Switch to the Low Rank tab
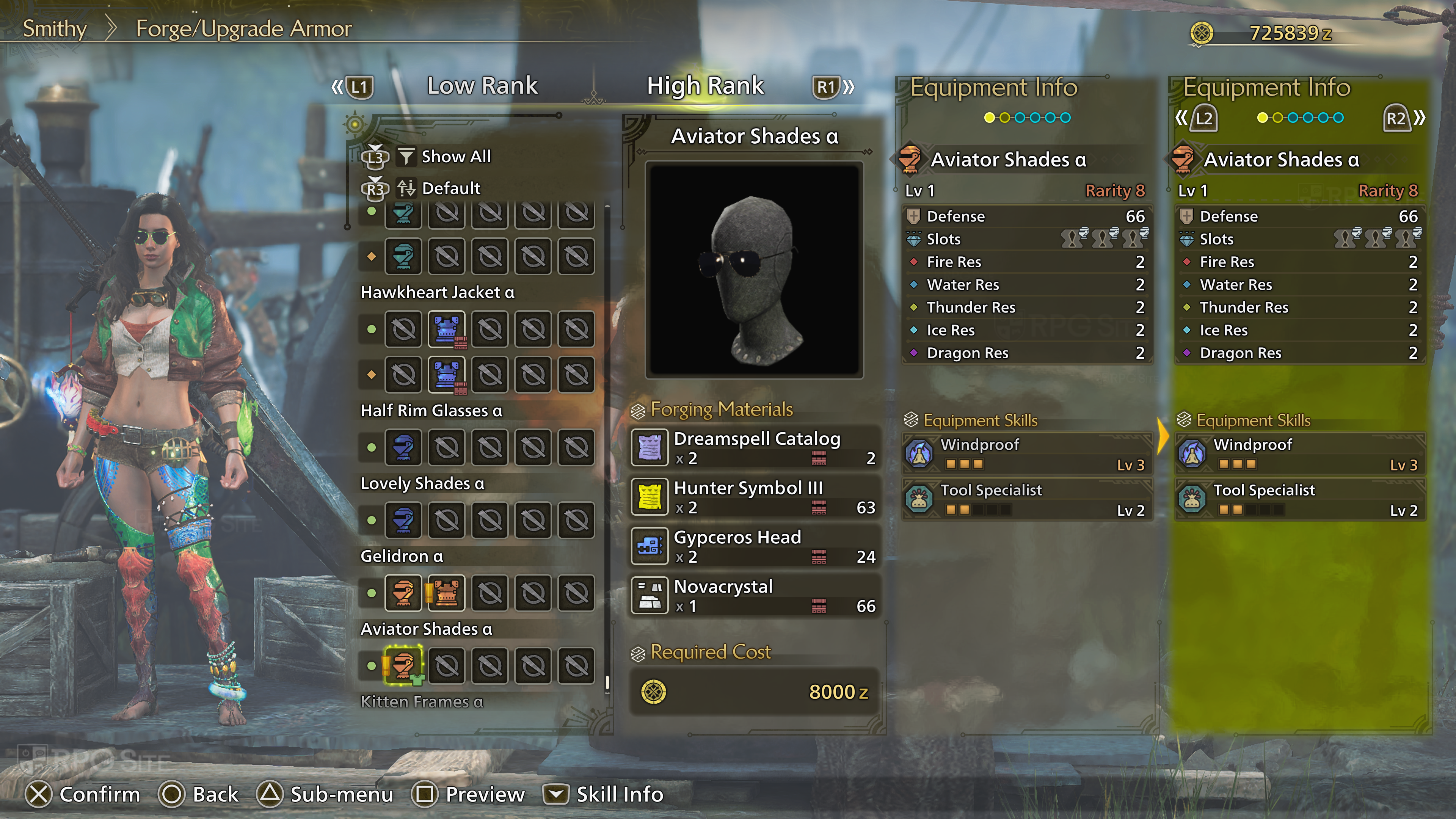This screenshot has height=819, width=1456. pyautogui.click(x=482, y=86)
